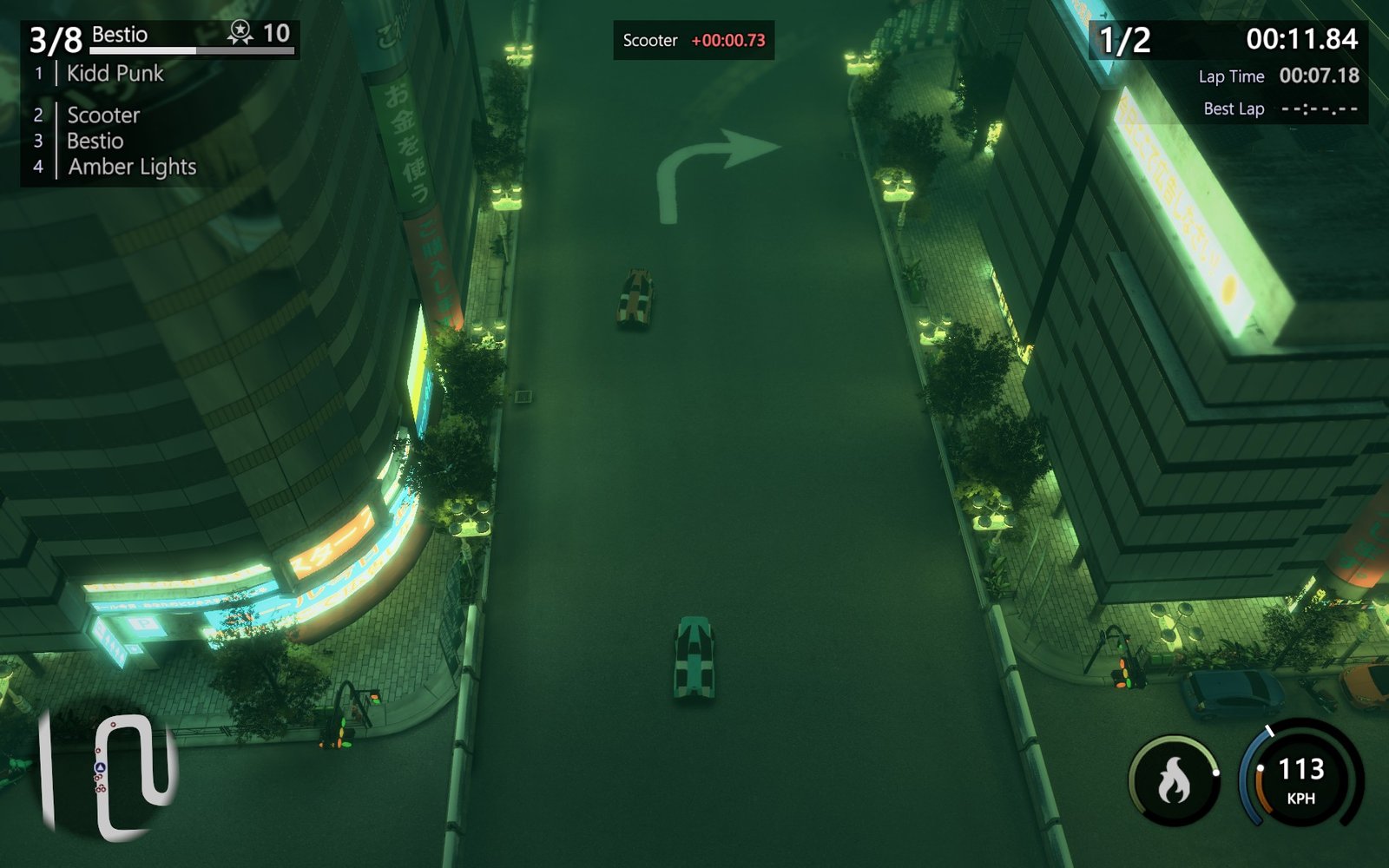Viewport: 1389px width, 868px height.
Task: Select Kidd Punk in the standings
Action: 115,74
